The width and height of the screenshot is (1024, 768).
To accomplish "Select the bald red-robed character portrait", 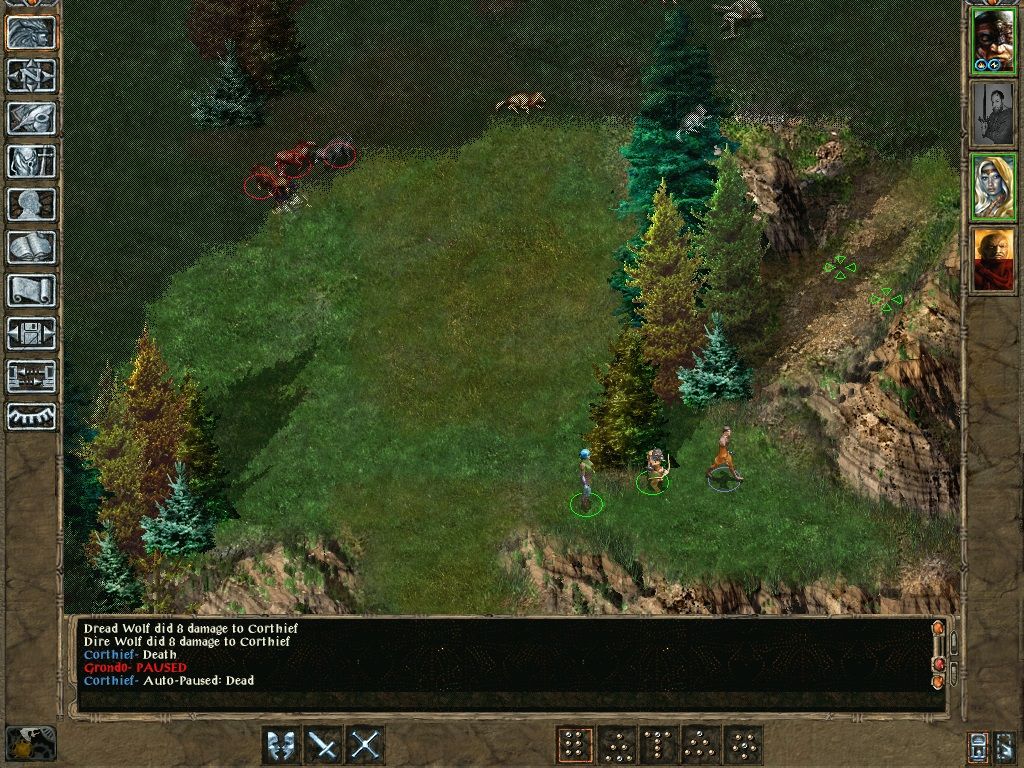I will point(993,259).
